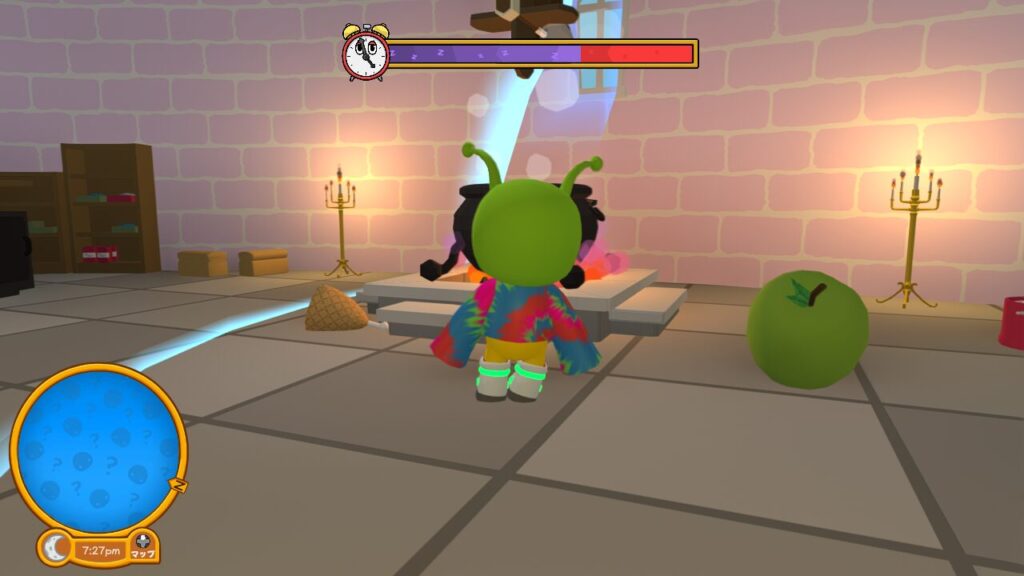Click the Z marker on the minimap rim
The image size is (1024, 576).
click(180, 485)
